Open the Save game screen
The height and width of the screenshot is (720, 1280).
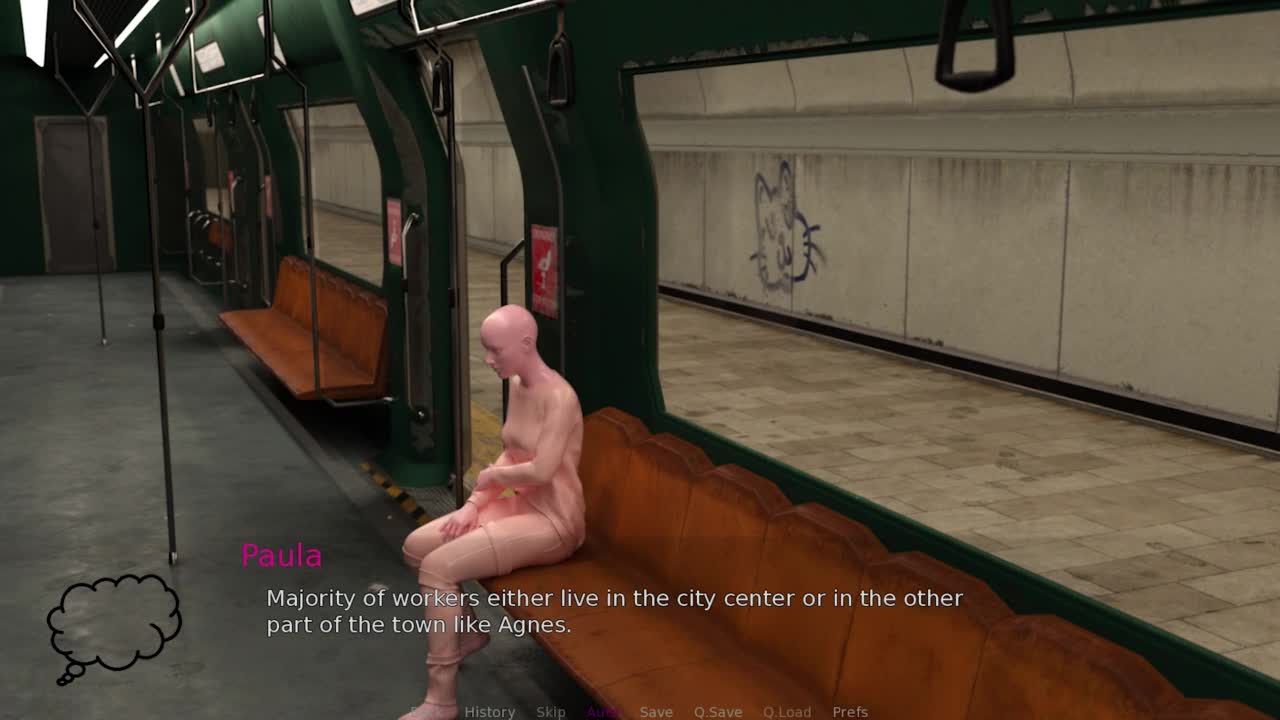tap(656, 712)
